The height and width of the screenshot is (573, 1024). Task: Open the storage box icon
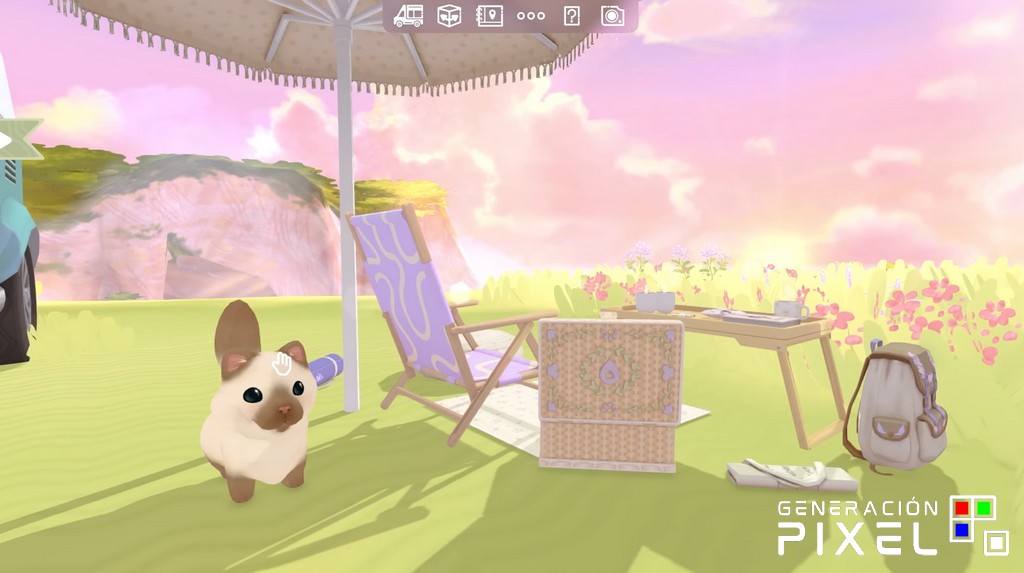coord(449,15)
